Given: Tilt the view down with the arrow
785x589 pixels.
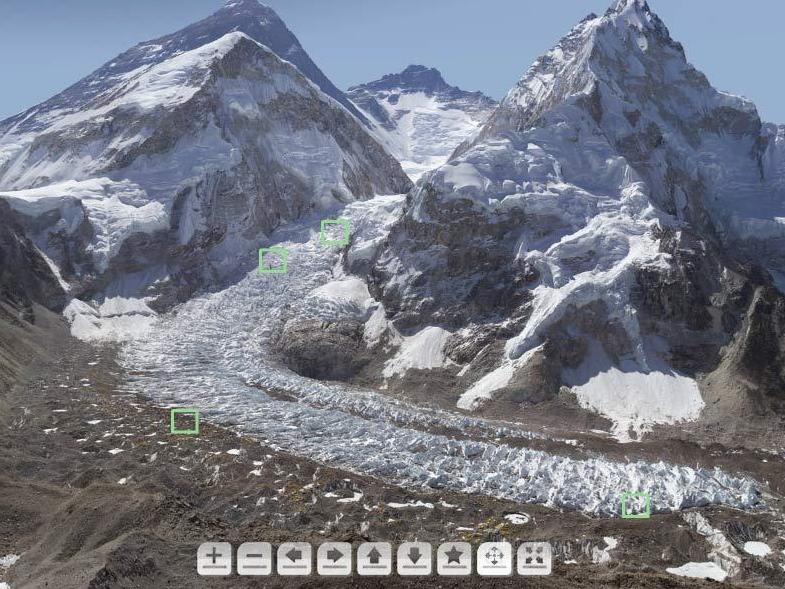Looking at the screenshot, I should pyautogui.click(x=414, y=558).
